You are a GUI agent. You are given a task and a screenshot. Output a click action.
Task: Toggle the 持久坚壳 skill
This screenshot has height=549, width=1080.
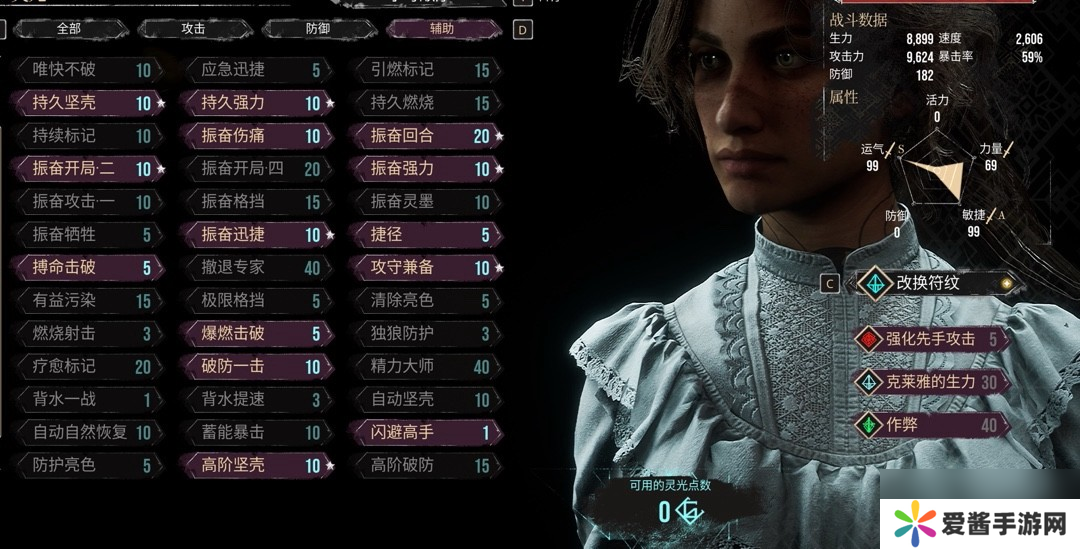click(x=85, y=103)
